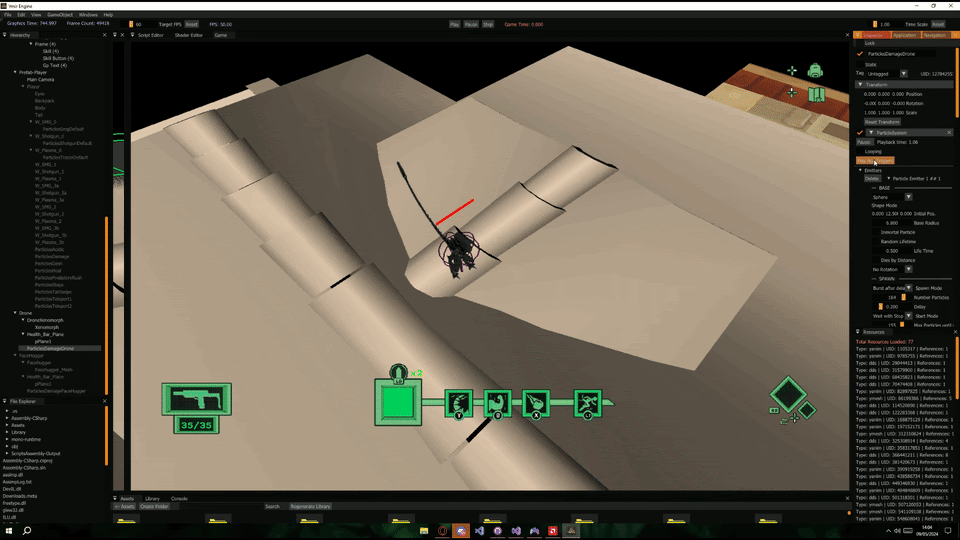The width and height of the screenshot is (960, 540).
Task: Switch to the Shader Editor tab
Action: coord(189,35)
